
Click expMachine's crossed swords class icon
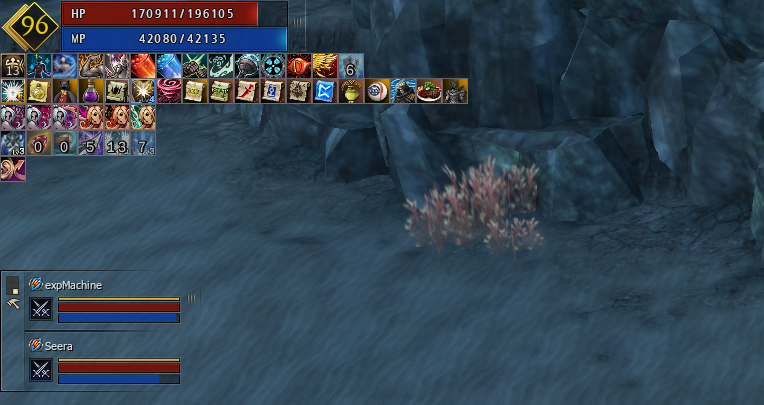pos(41,309)
